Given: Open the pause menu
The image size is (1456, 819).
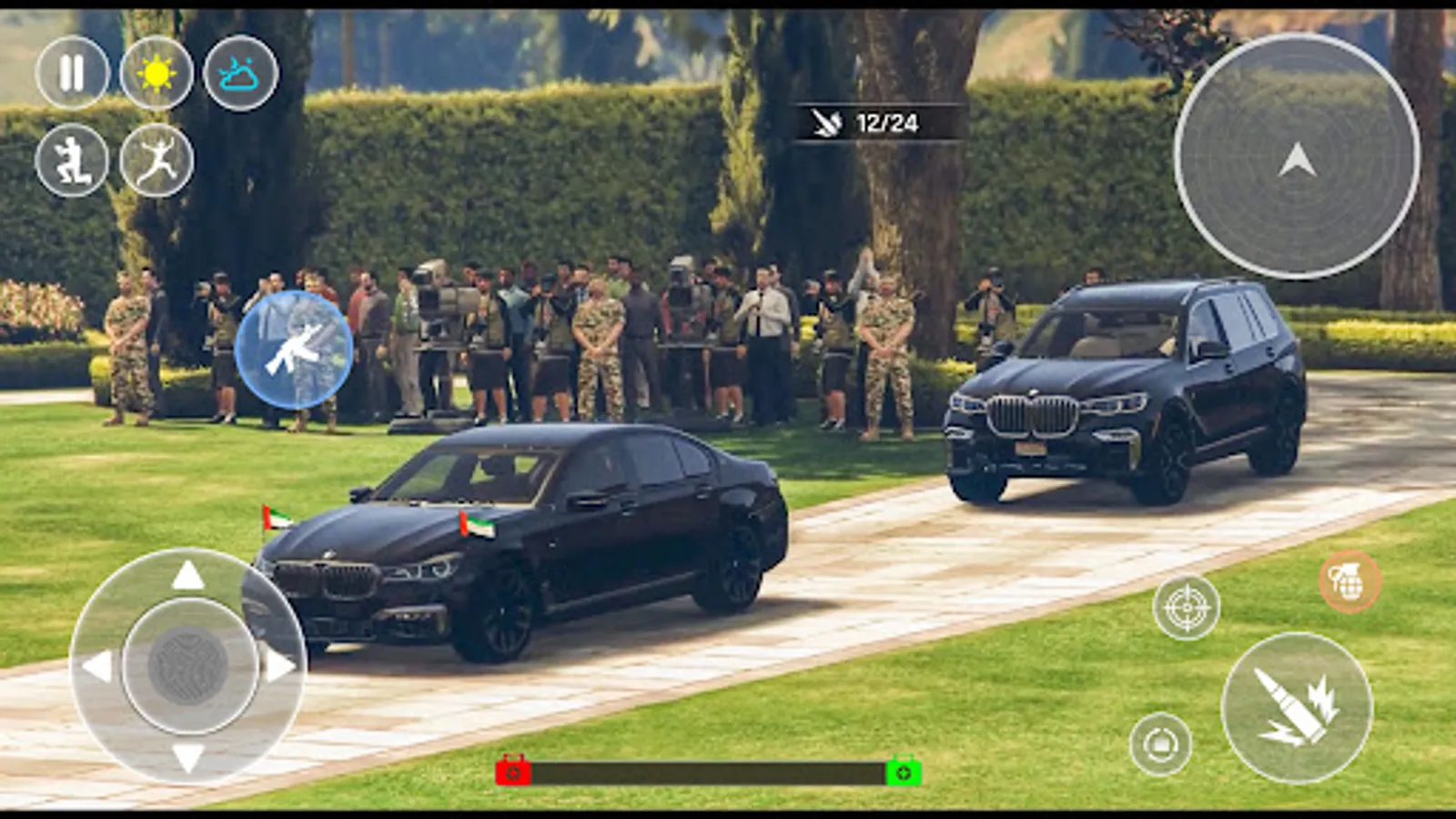Looking at the screenshot, I should (x=73, y=76).
